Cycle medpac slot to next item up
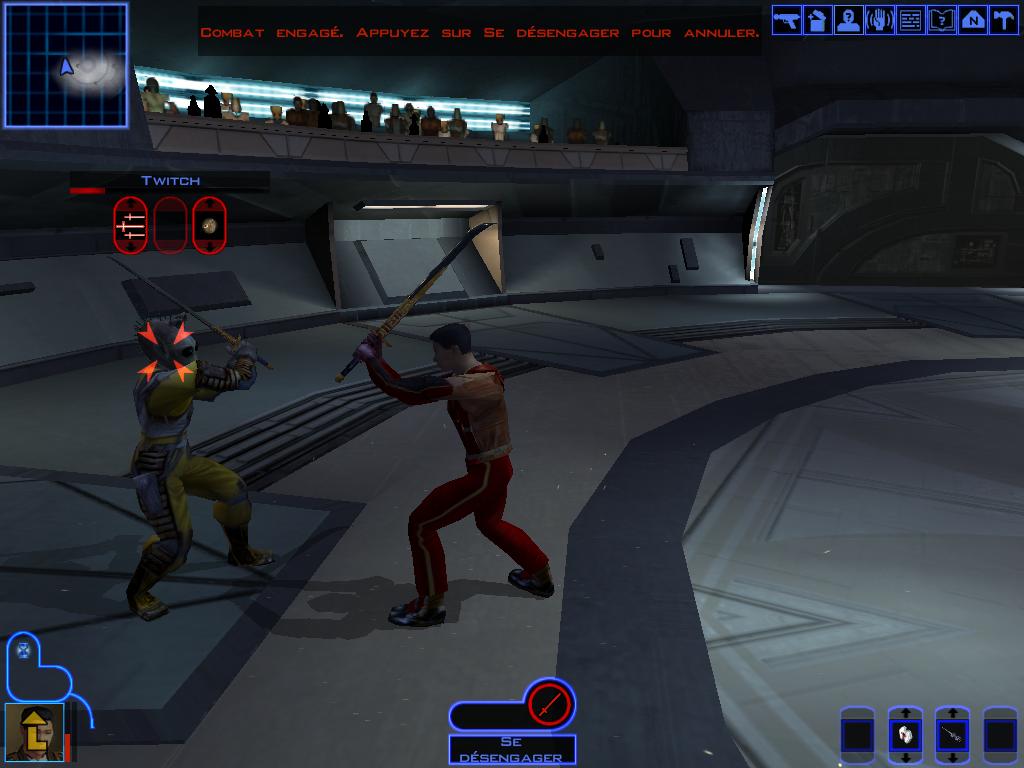Image resolution: width=1024 pixels, height=768 pixels. tap(904, 713)
